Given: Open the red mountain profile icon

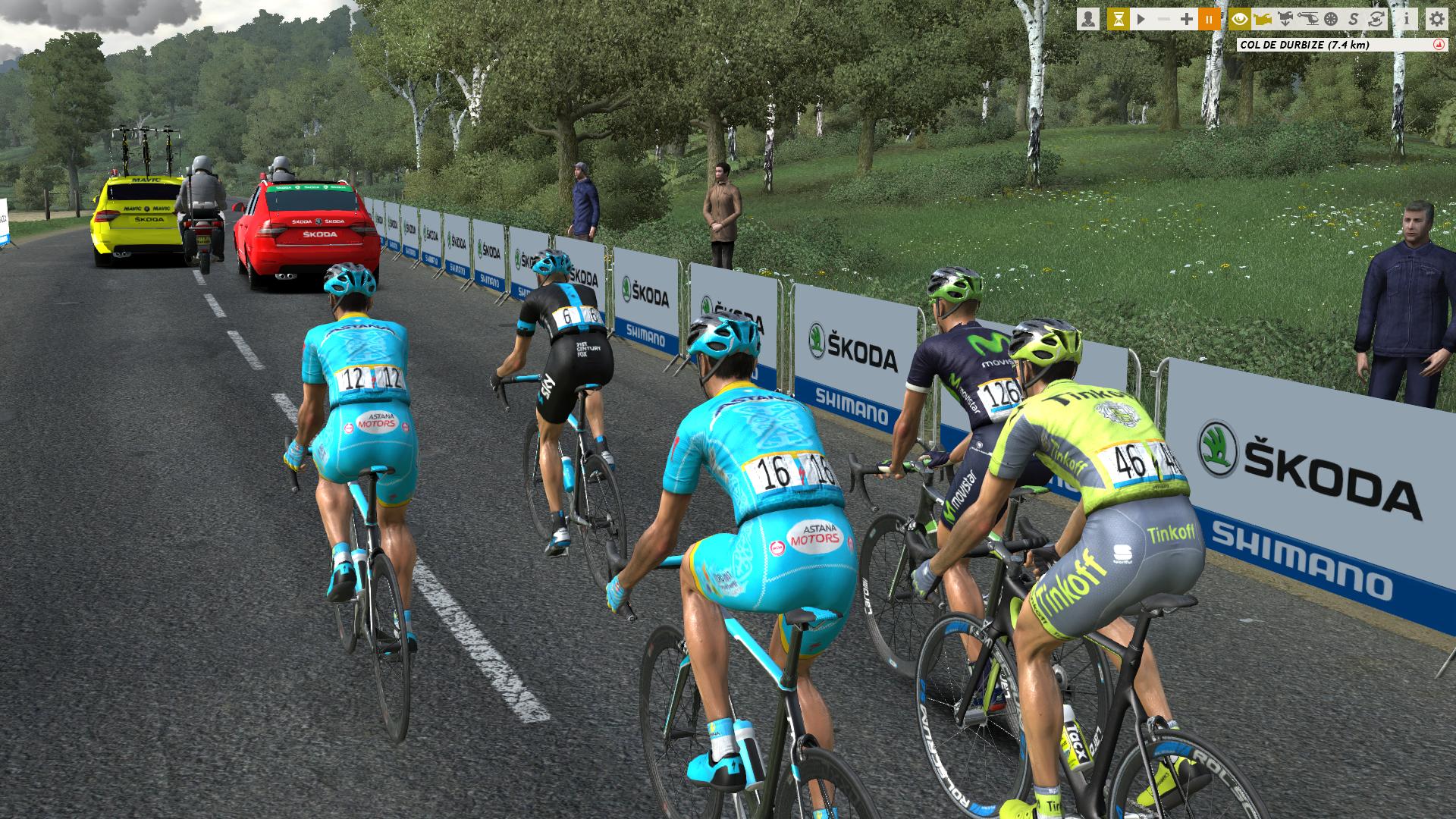Looking at the screenshot, I should click(1439, 45).
